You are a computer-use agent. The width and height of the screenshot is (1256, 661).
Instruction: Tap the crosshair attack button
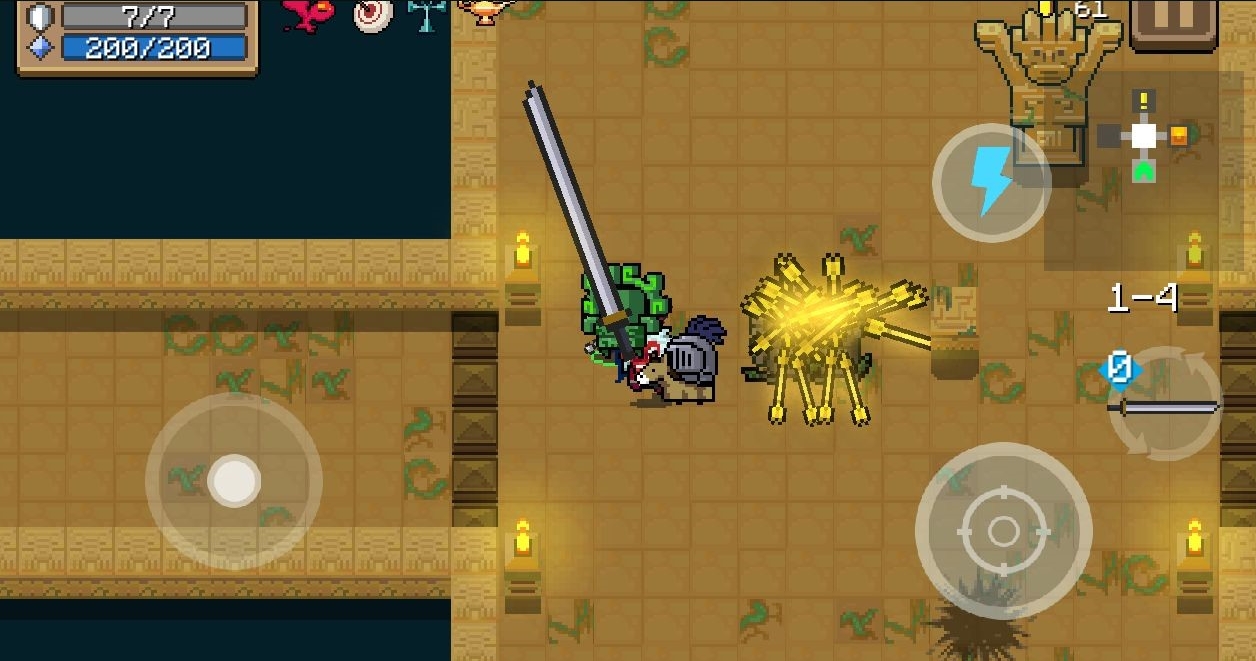point(1003,530)
